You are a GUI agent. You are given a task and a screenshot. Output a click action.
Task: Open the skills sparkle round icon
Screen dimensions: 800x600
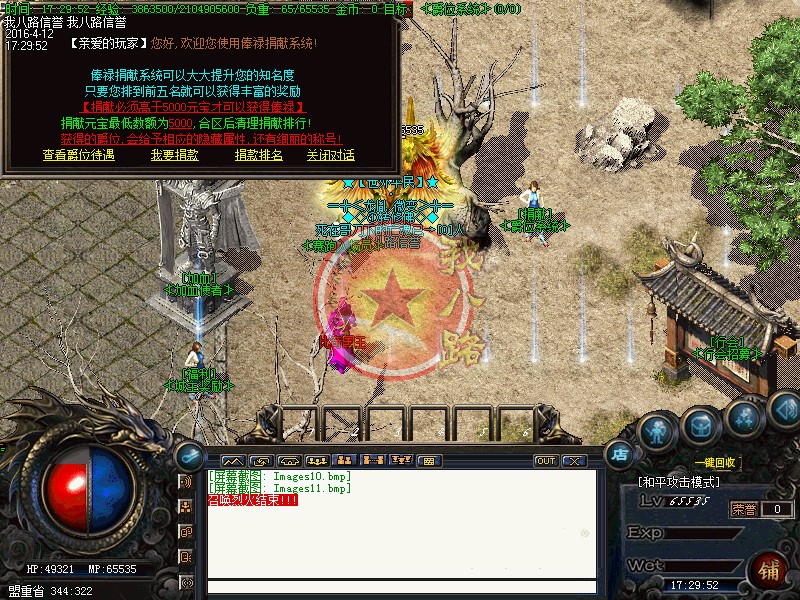(746, 417)
